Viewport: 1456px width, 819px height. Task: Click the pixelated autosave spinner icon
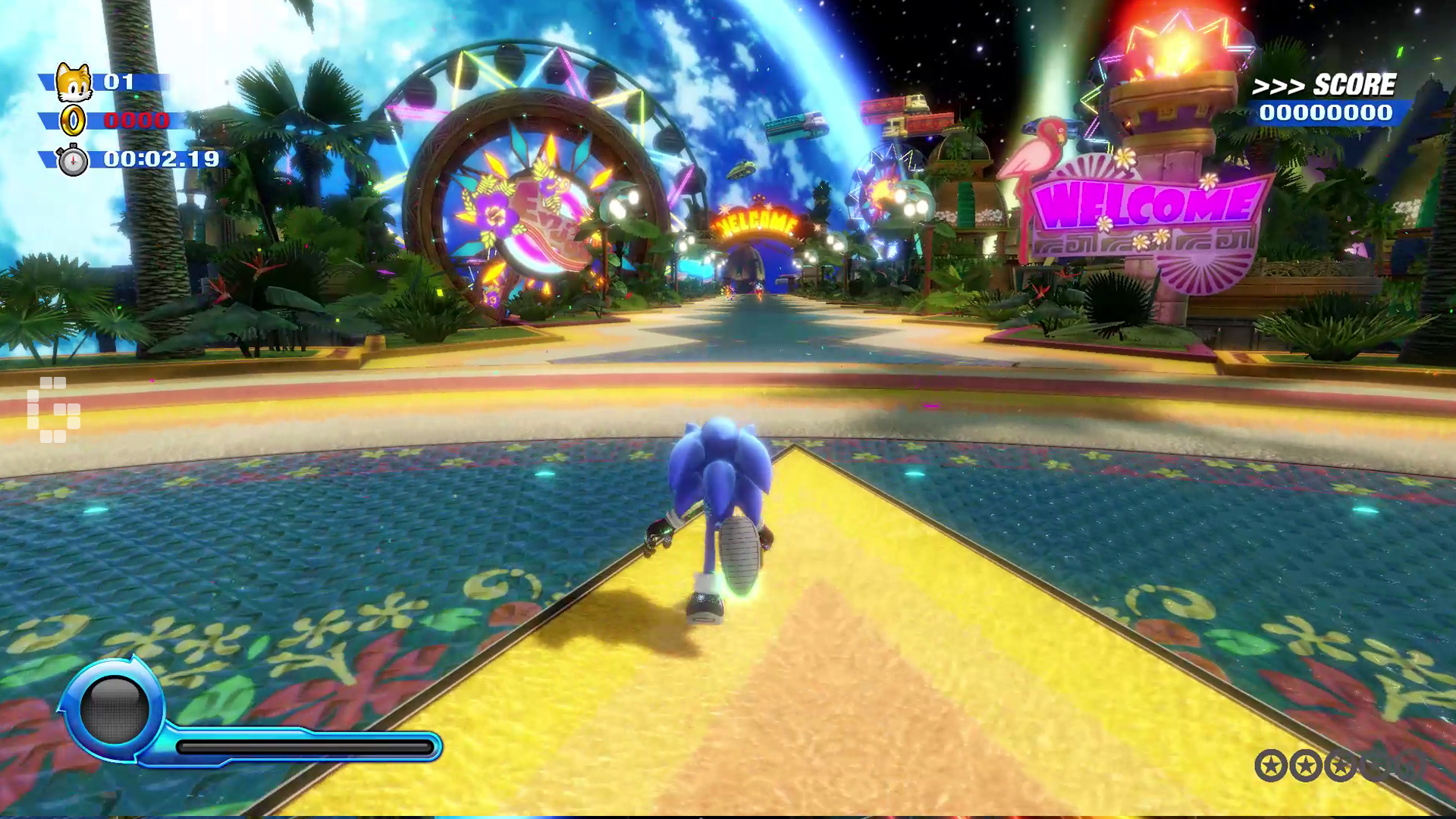point(53,409)
